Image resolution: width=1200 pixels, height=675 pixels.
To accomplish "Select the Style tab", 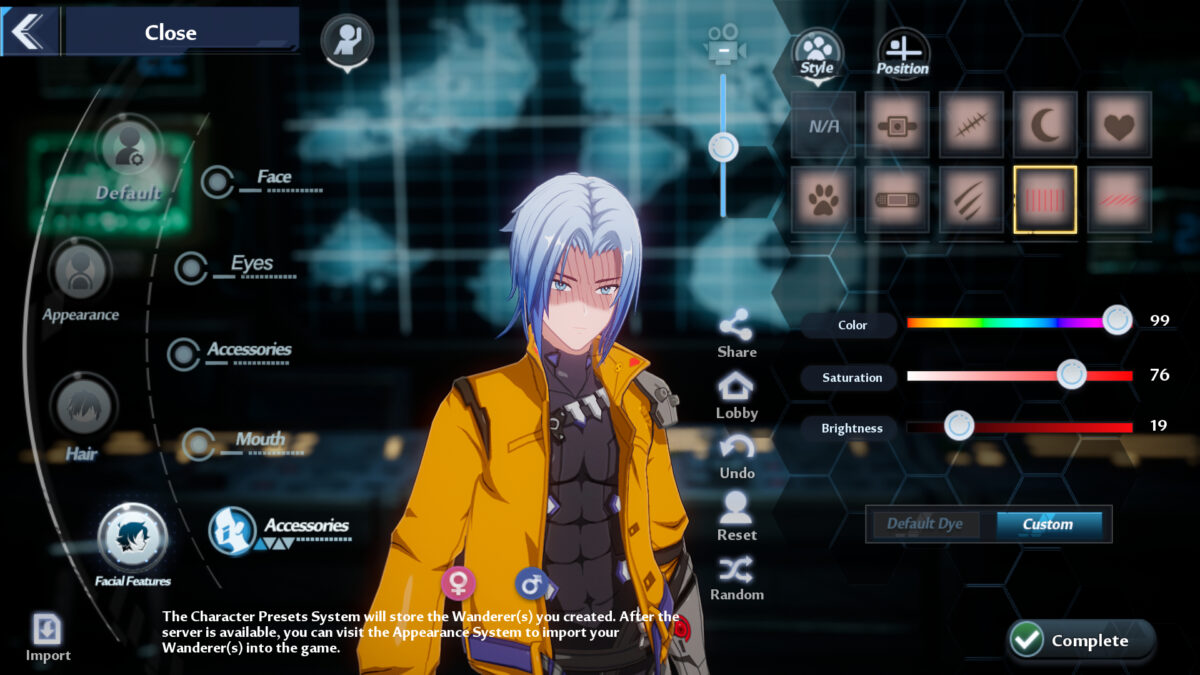I will (x=817, y=54).
